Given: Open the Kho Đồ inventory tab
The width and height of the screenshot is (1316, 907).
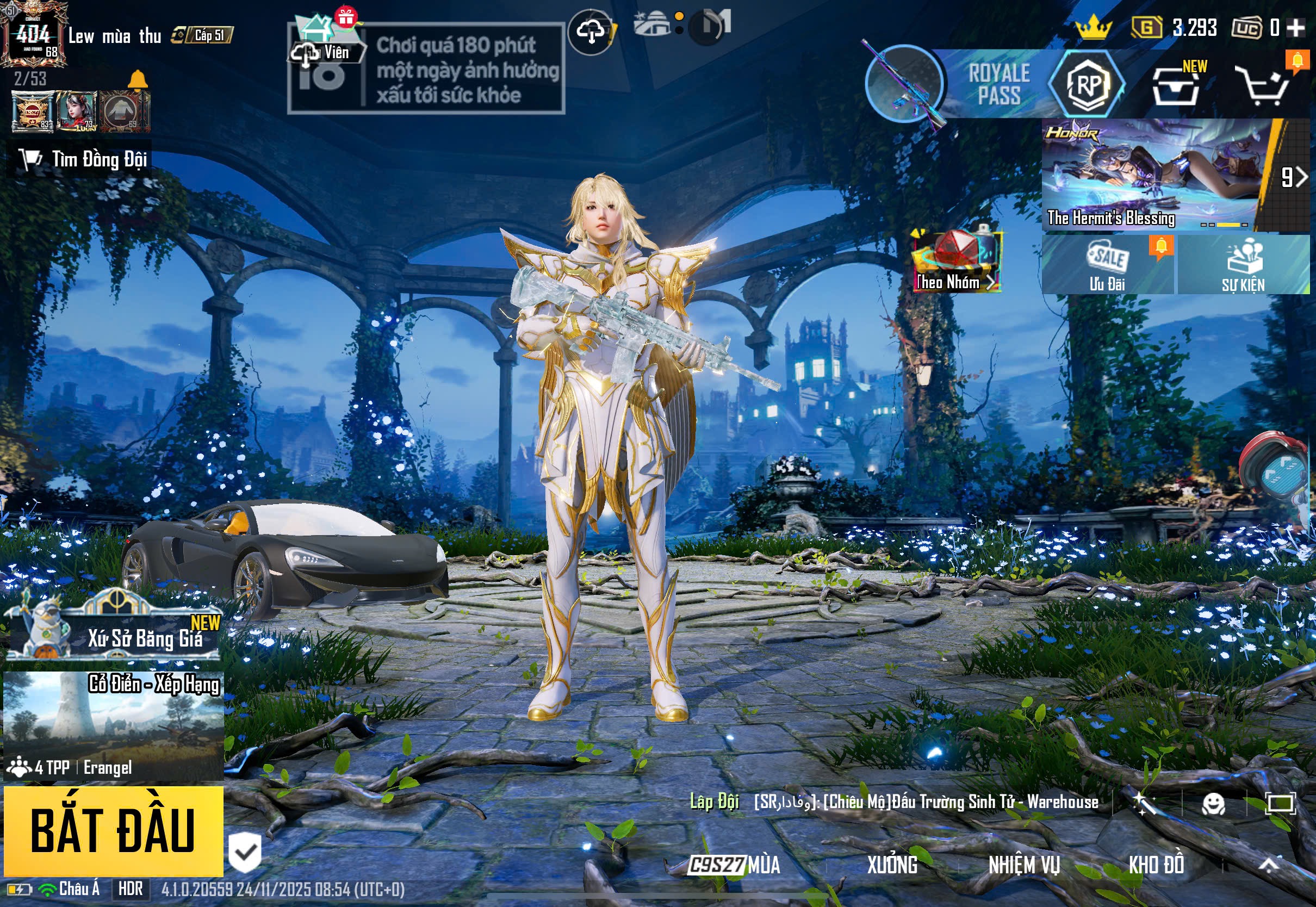Looking at the screenshot, I should [x=1156, y=866].
